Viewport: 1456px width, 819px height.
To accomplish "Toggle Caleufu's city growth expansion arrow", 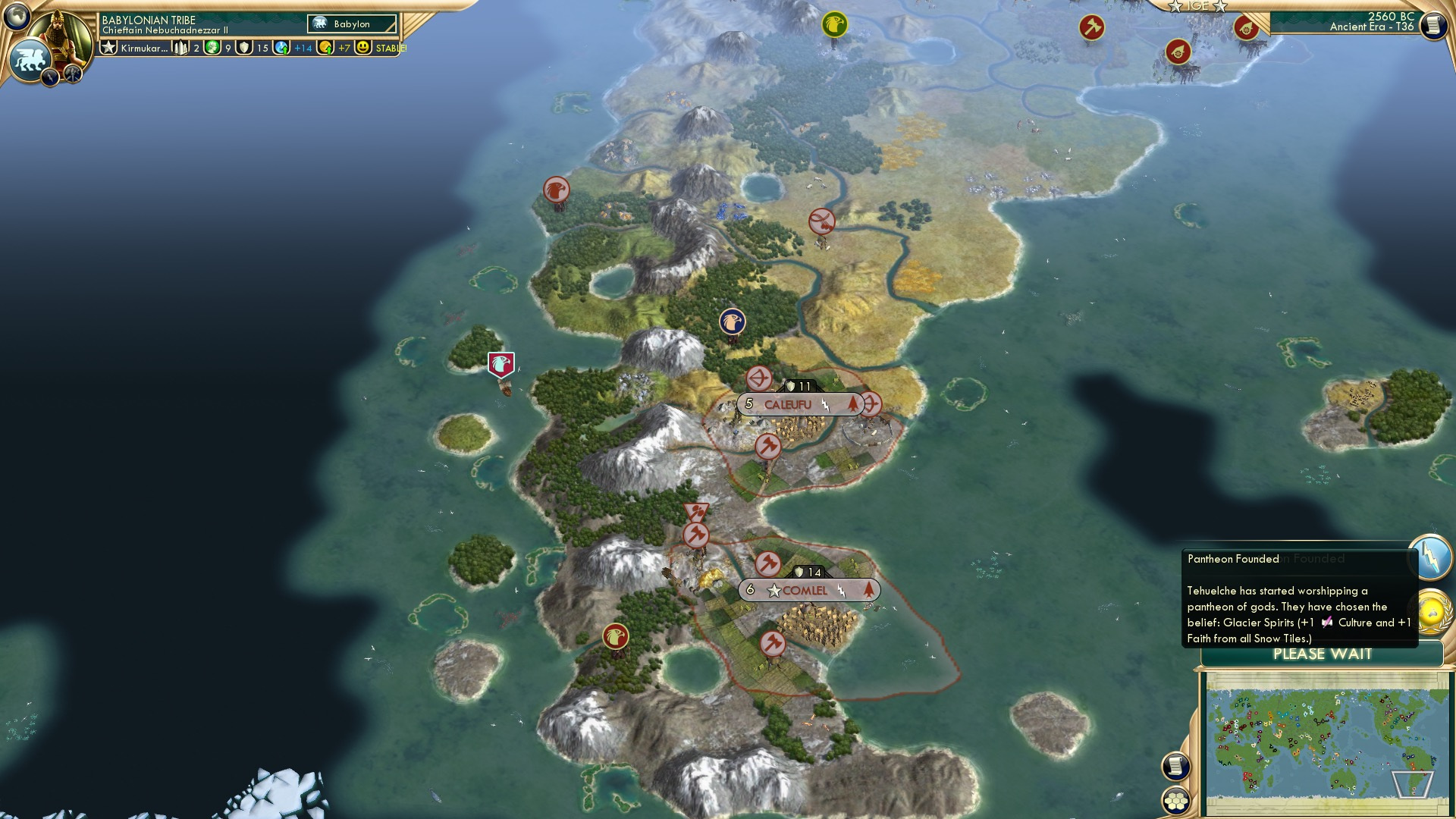I will click(x=855, y=404).
